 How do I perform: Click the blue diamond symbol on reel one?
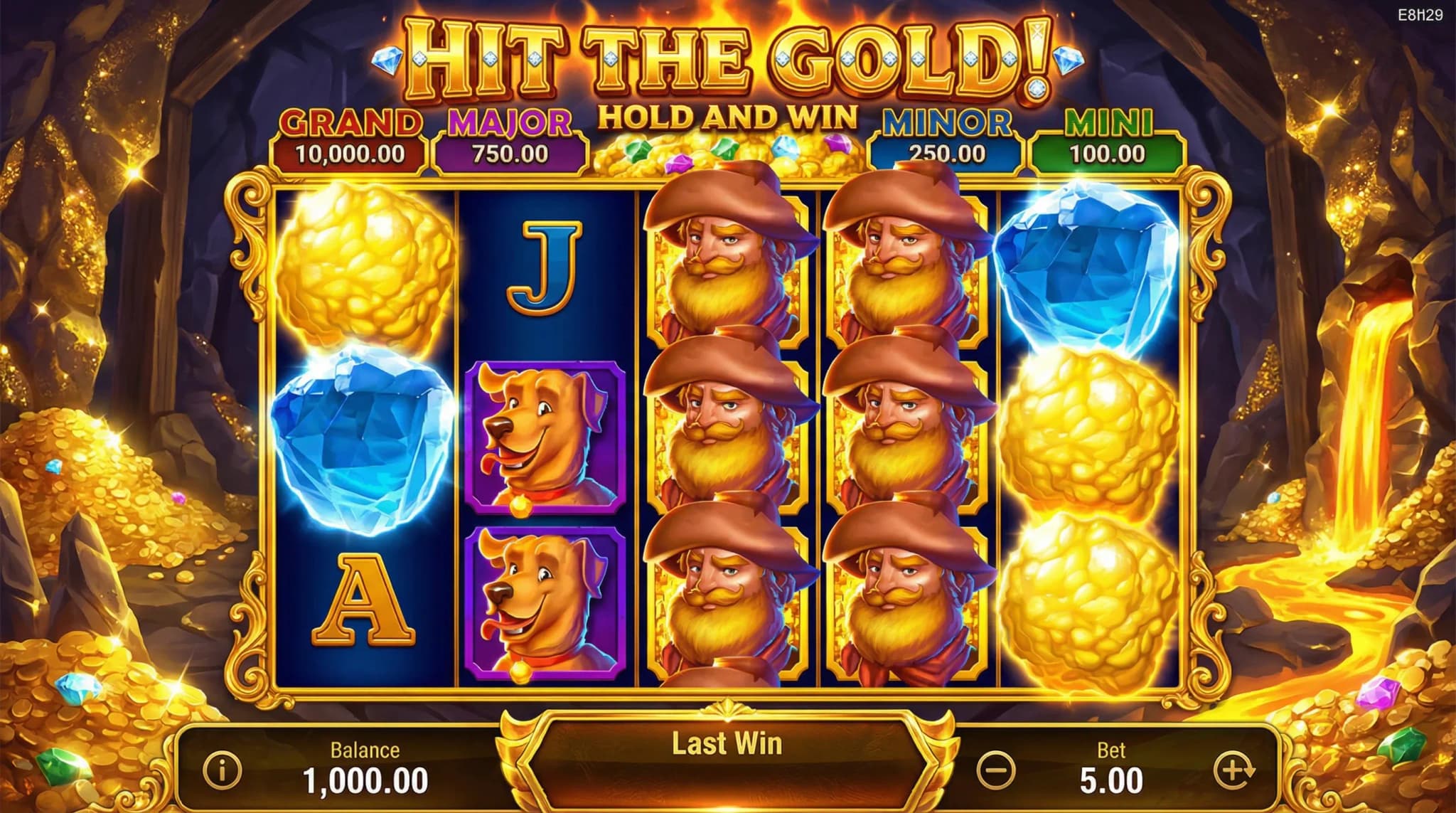point(359,441)
